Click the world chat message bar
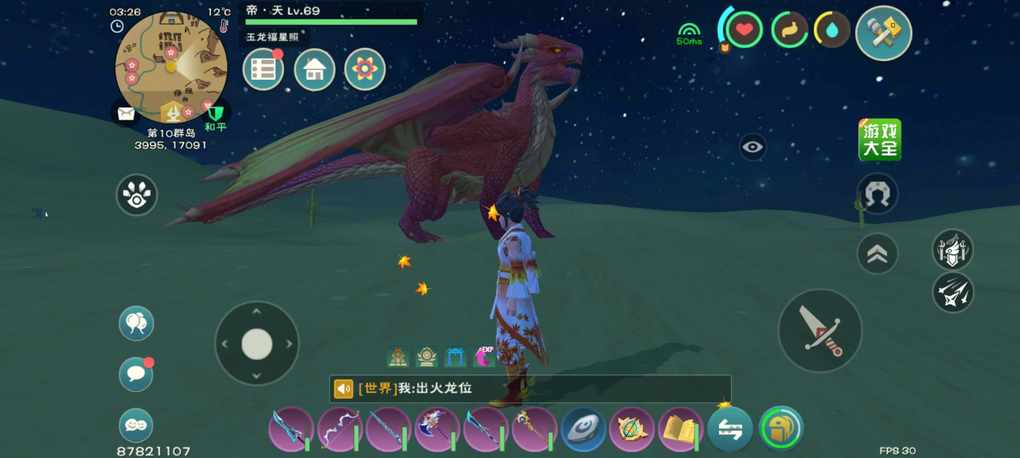 (530, 388)
